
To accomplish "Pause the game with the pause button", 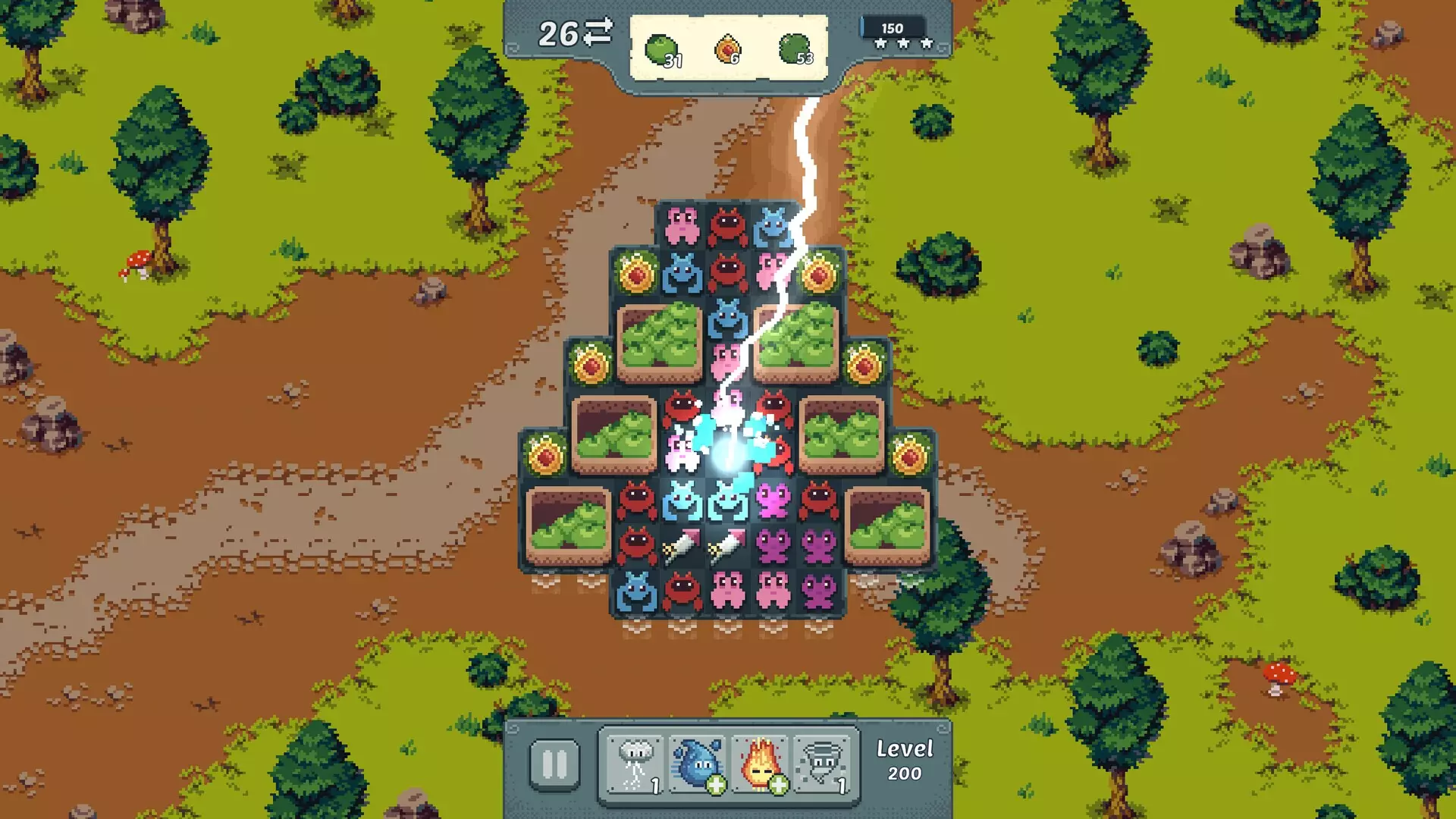I will (554, 764).
